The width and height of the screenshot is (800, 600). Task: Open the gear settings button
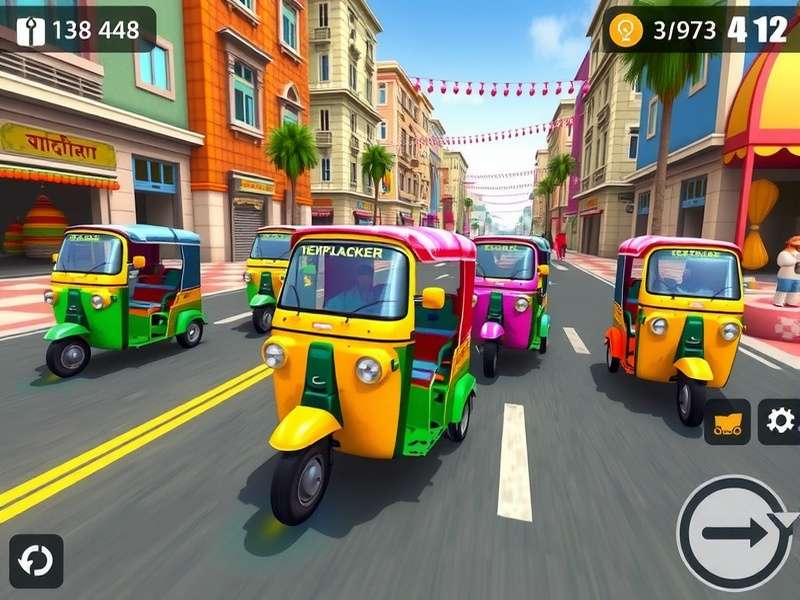click(x=780, y=421)
